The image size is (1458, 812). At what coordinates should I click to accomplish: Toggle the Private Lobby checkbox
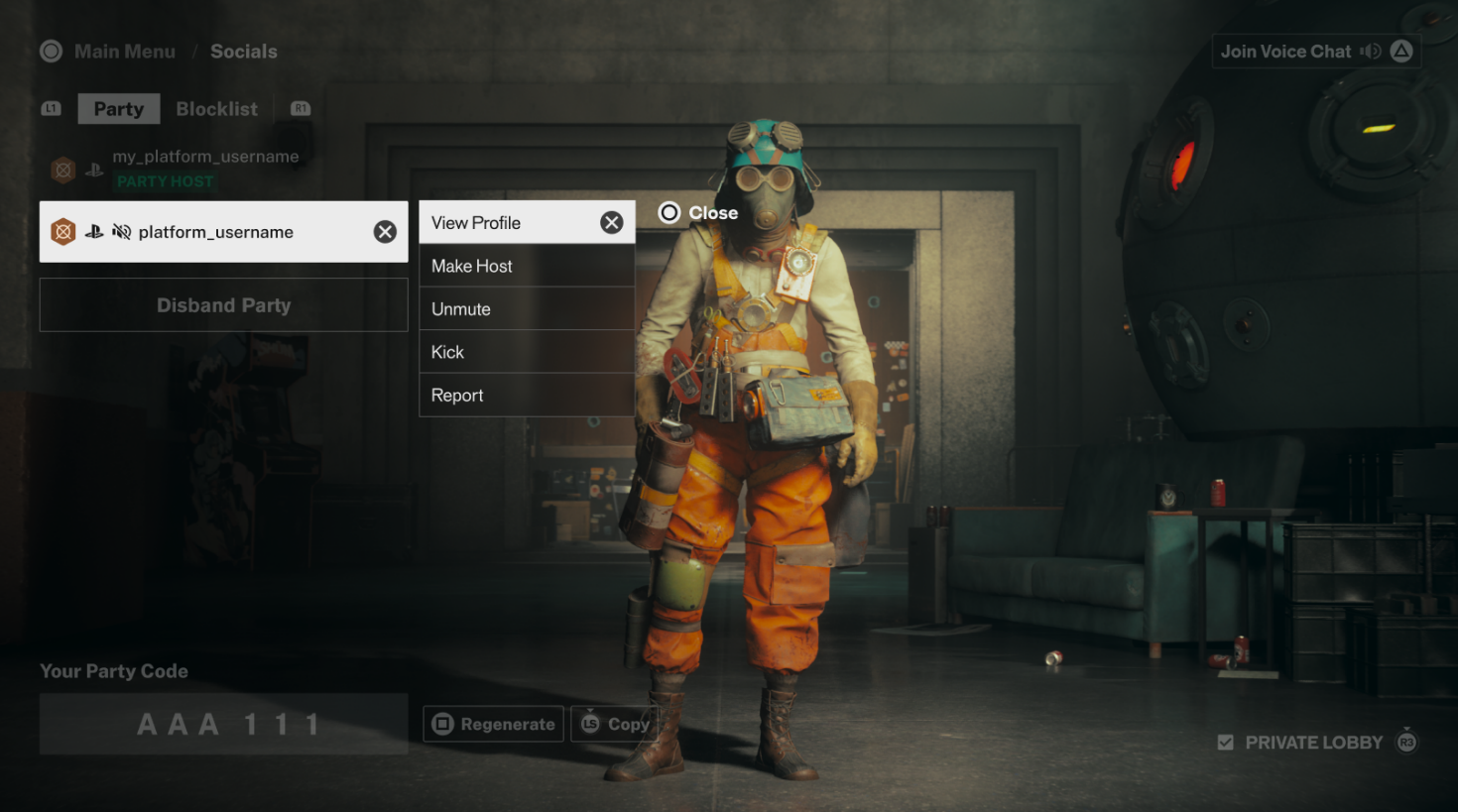click(1226, 743)
